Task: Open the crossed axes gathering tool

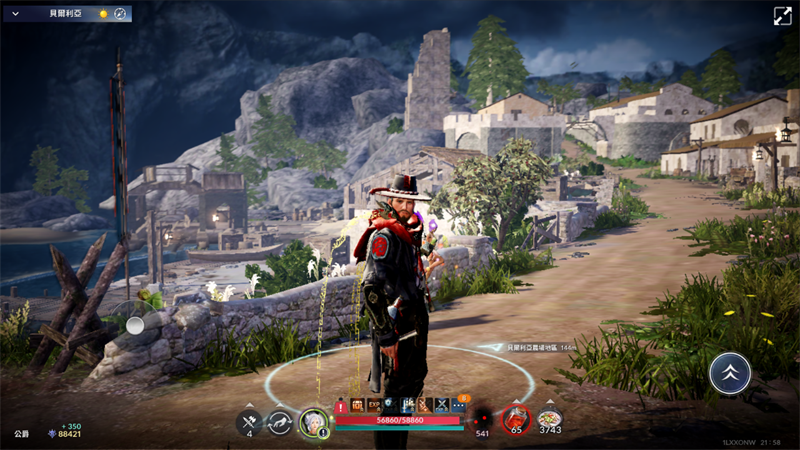Action: point(249,422)
